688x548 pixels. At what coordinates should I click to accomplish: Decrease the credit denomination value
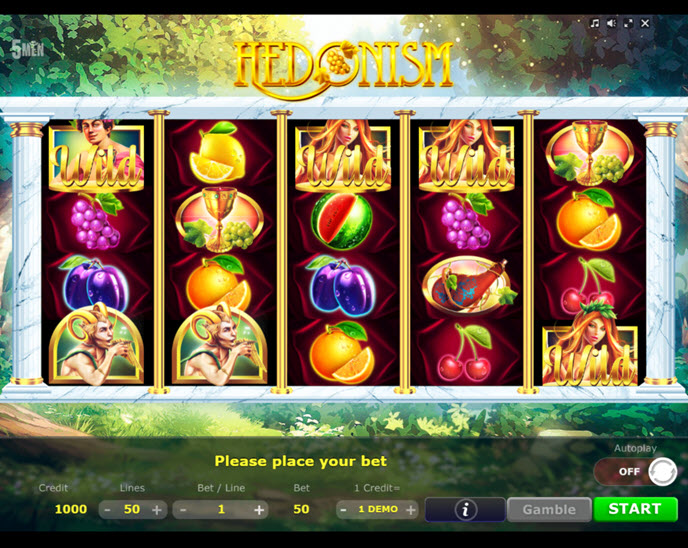pyautogui.click(x=343, y=509)
